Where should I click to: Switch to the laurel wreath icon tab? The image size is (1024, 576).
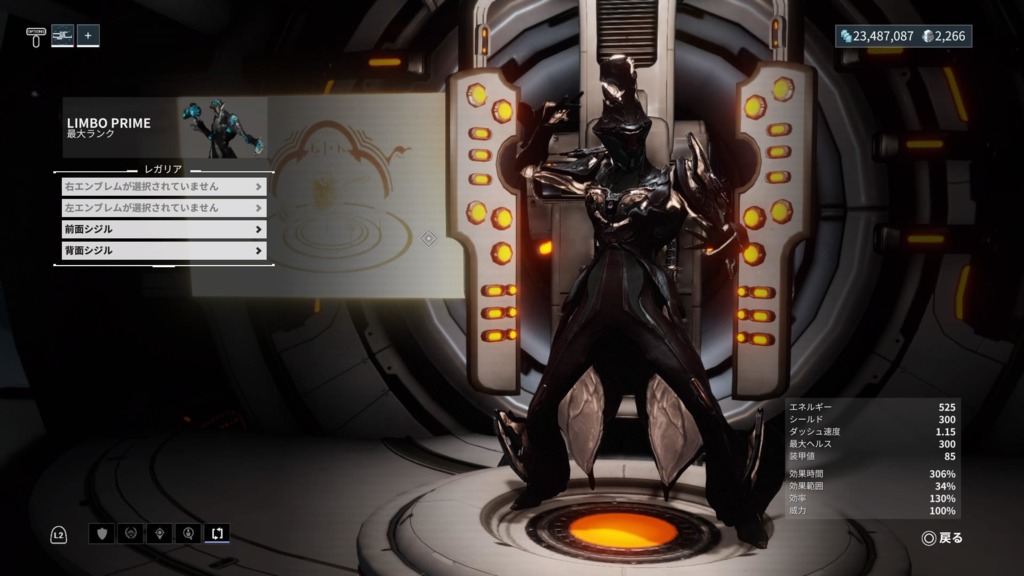click(130, 533)
